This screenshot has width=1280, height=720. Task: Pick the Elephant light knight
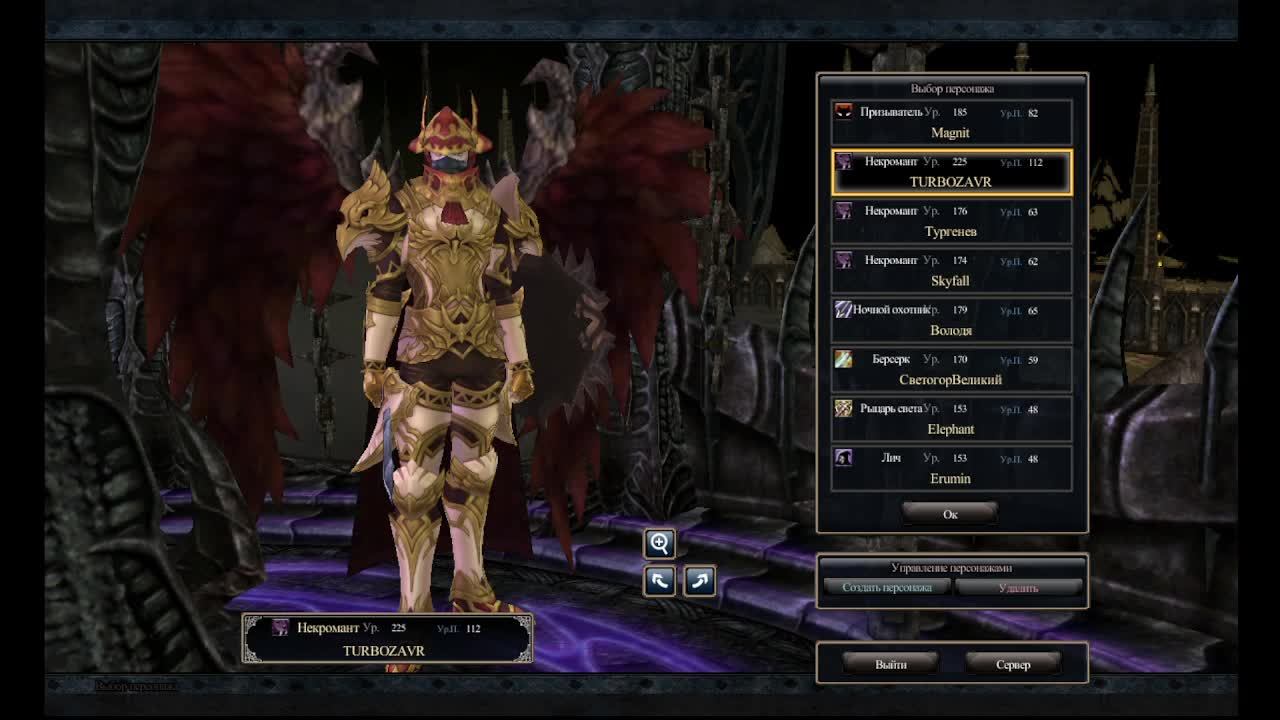951,419
